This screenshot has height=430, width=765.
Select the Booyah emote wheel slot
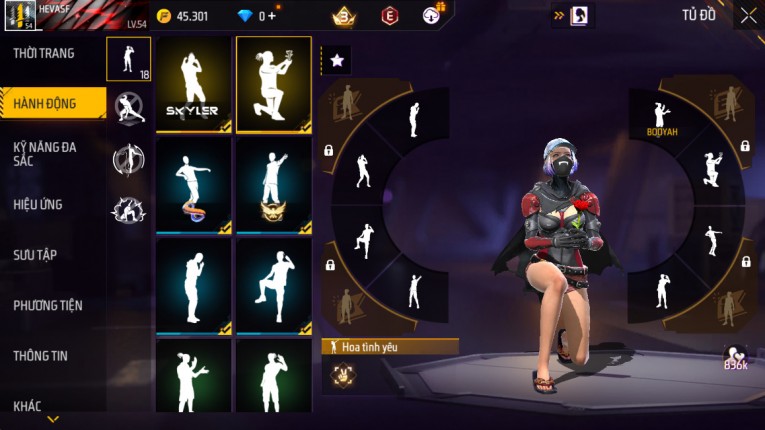pos(661,119)
